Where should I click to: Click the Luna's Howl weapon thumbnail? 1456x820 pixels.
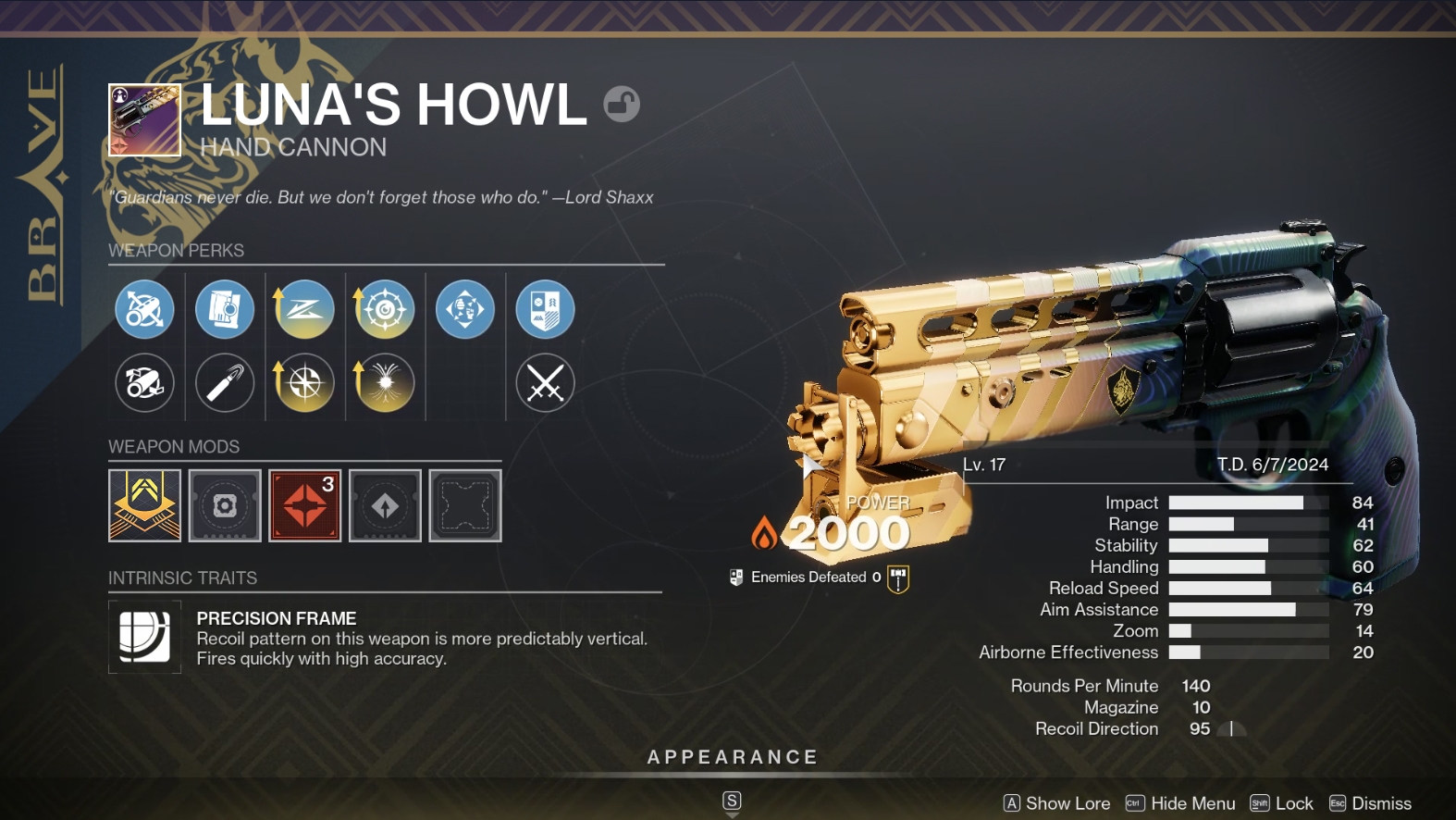[144, 120]
